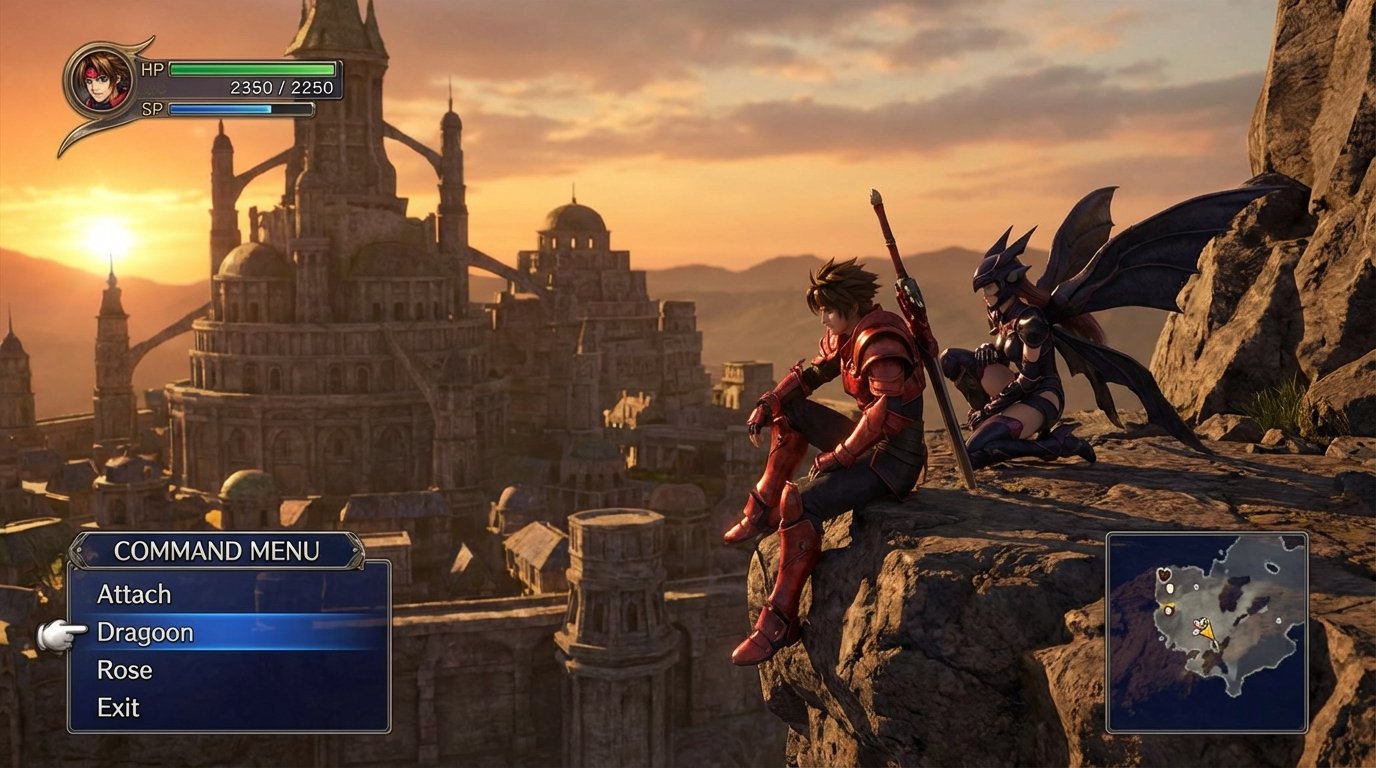Image resolution: width=1376 pixels, height=768 pixels.
Task: Click the white oval town marker on the minimap
Action: coord(1169,588)
